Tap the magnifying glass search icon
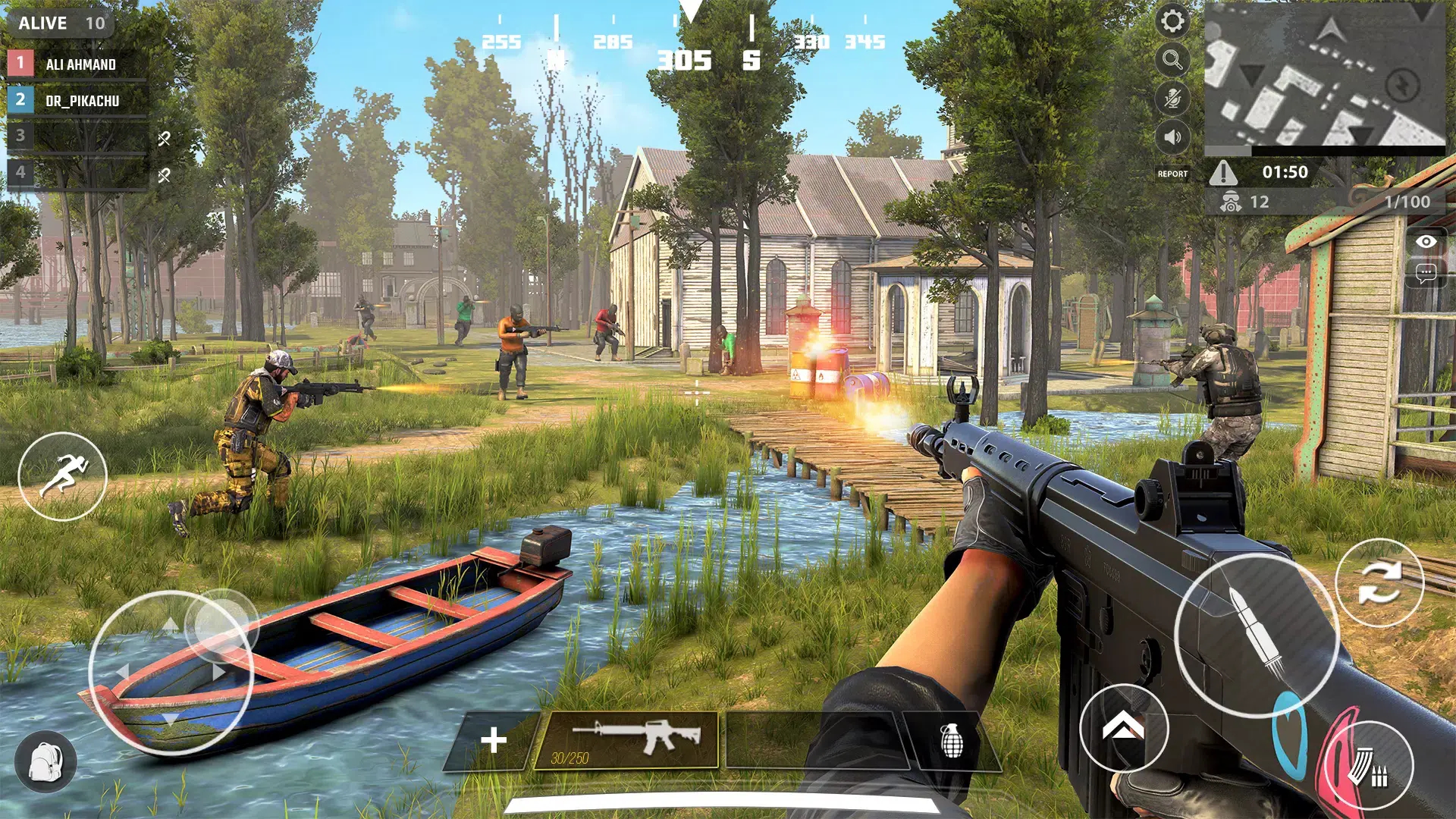Viewport: 1456px width, 819px height. [x=1172, y=60]
